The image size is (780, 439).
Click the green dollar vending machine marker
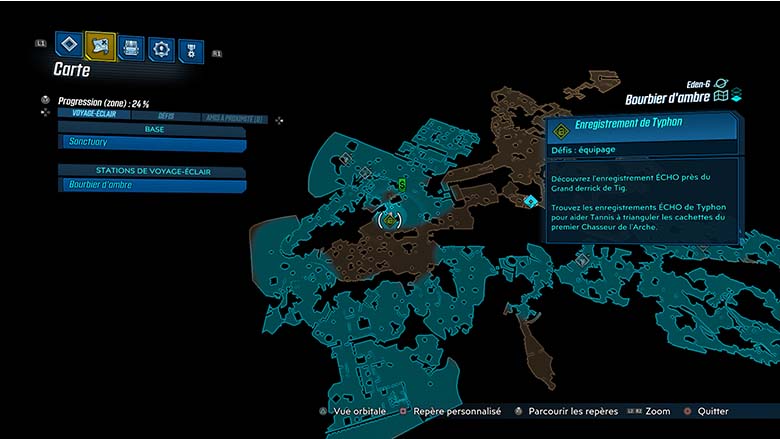[401, 184]
